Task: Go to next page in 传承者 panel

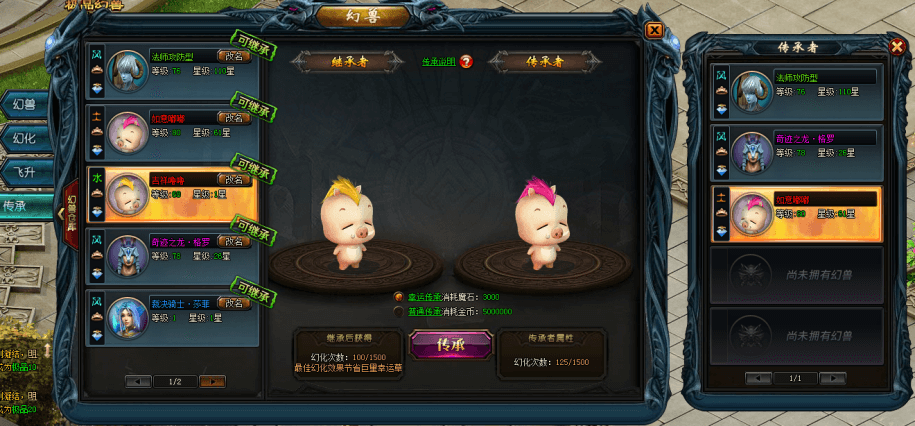Action: coord(833,378)
